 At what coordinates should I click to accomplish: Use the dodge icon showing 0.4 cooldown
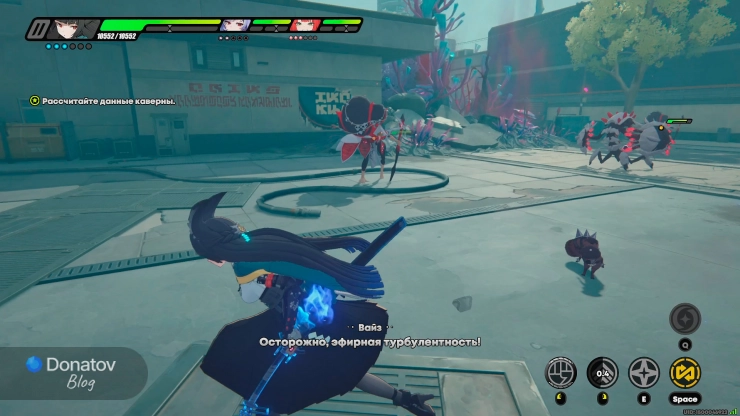pos(602,373)
